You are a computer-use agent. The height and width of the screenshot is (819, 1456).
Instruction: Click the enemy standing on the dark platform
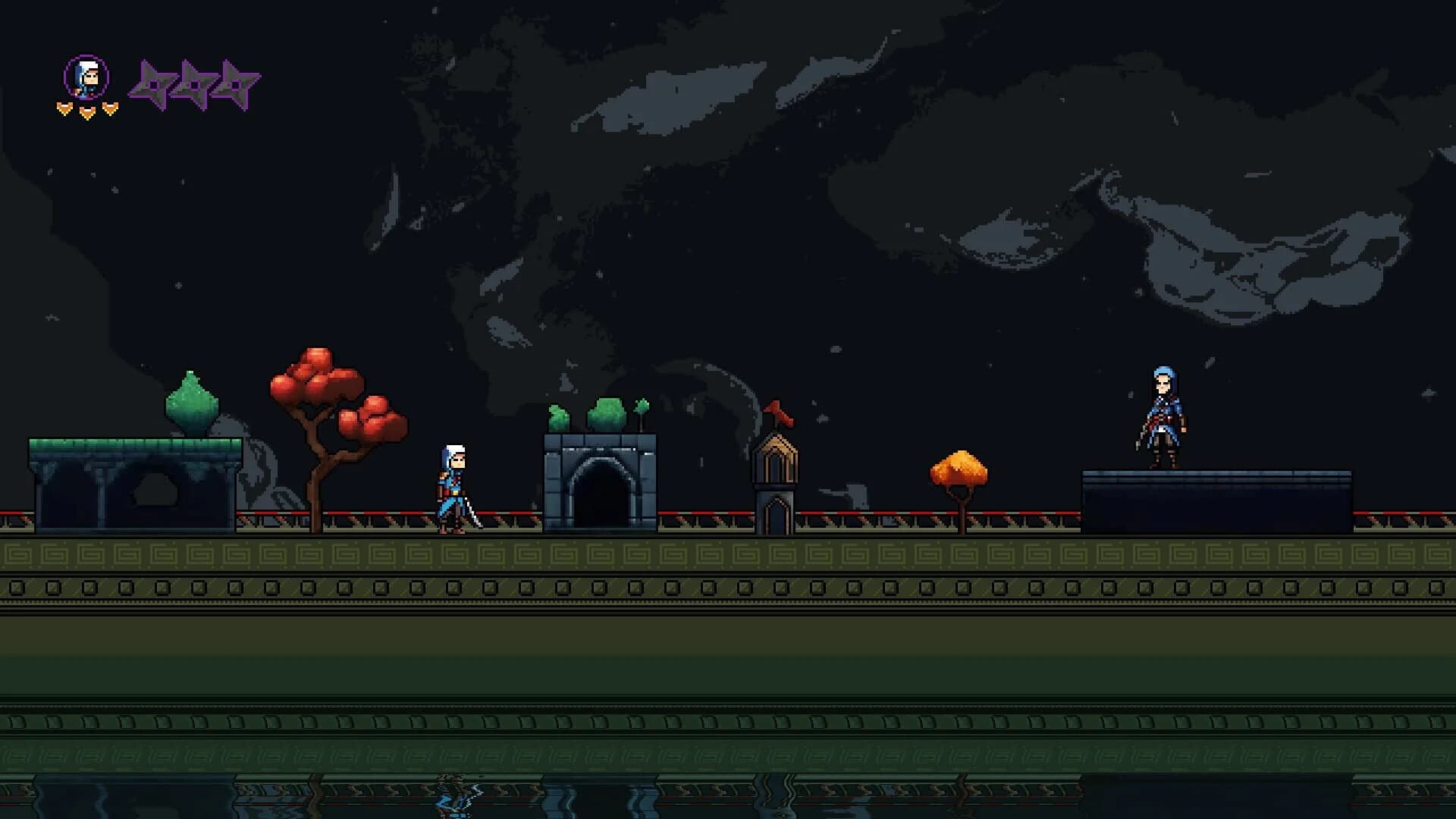coord(1163,416)
